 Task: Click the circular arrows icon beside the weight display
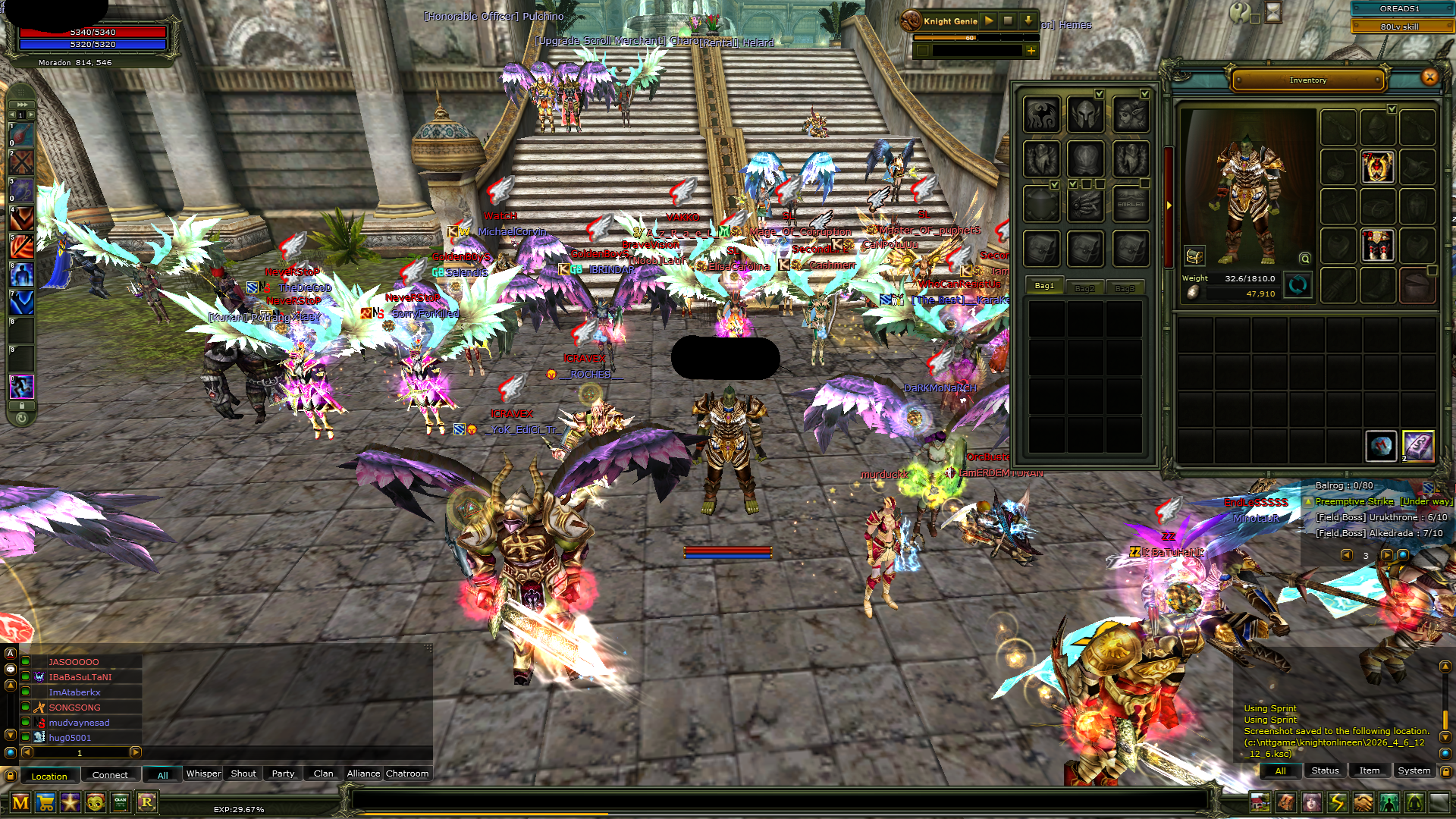pos(1298,286)
